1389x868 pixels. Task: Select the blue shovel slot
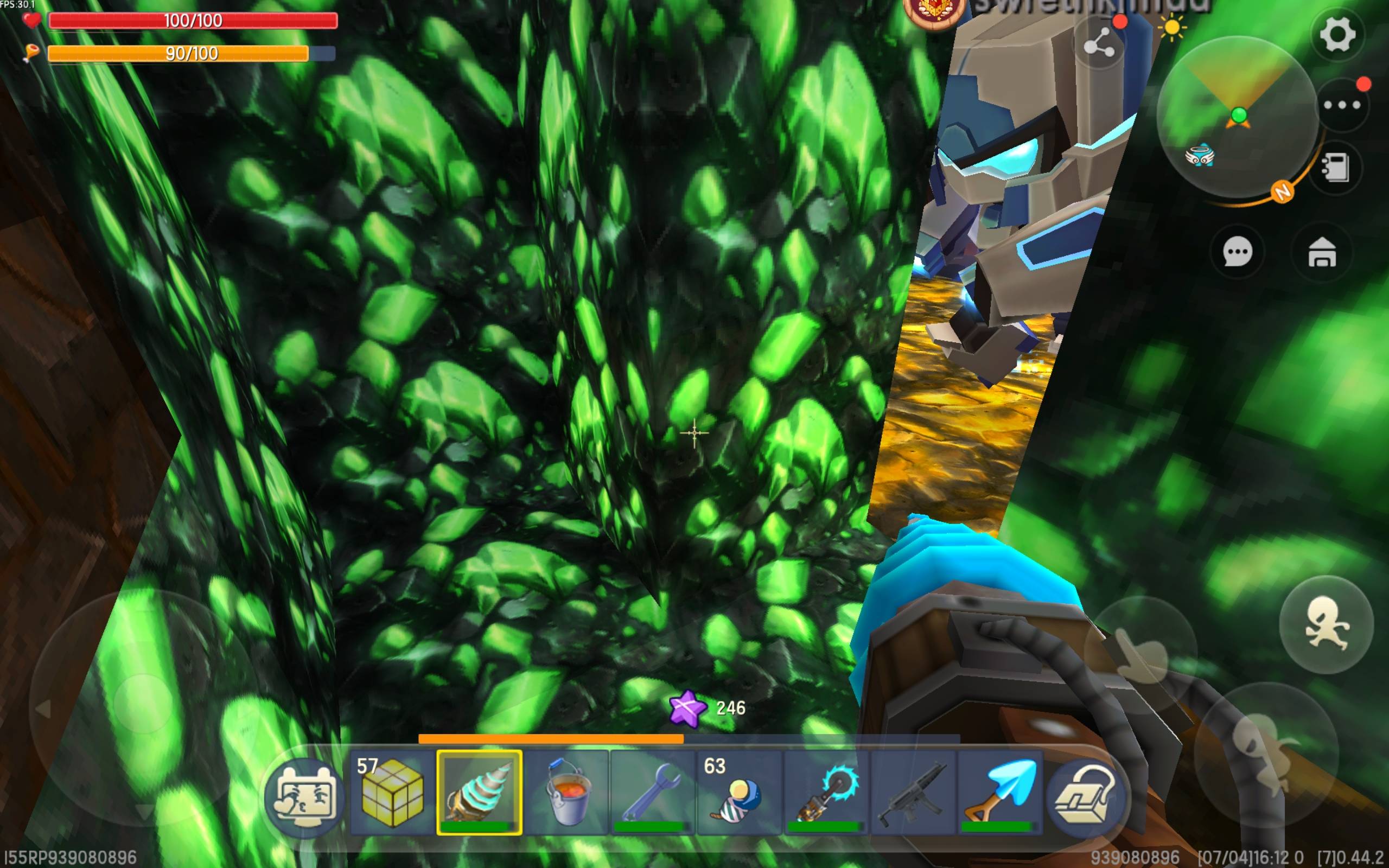tap(1000, 792)
